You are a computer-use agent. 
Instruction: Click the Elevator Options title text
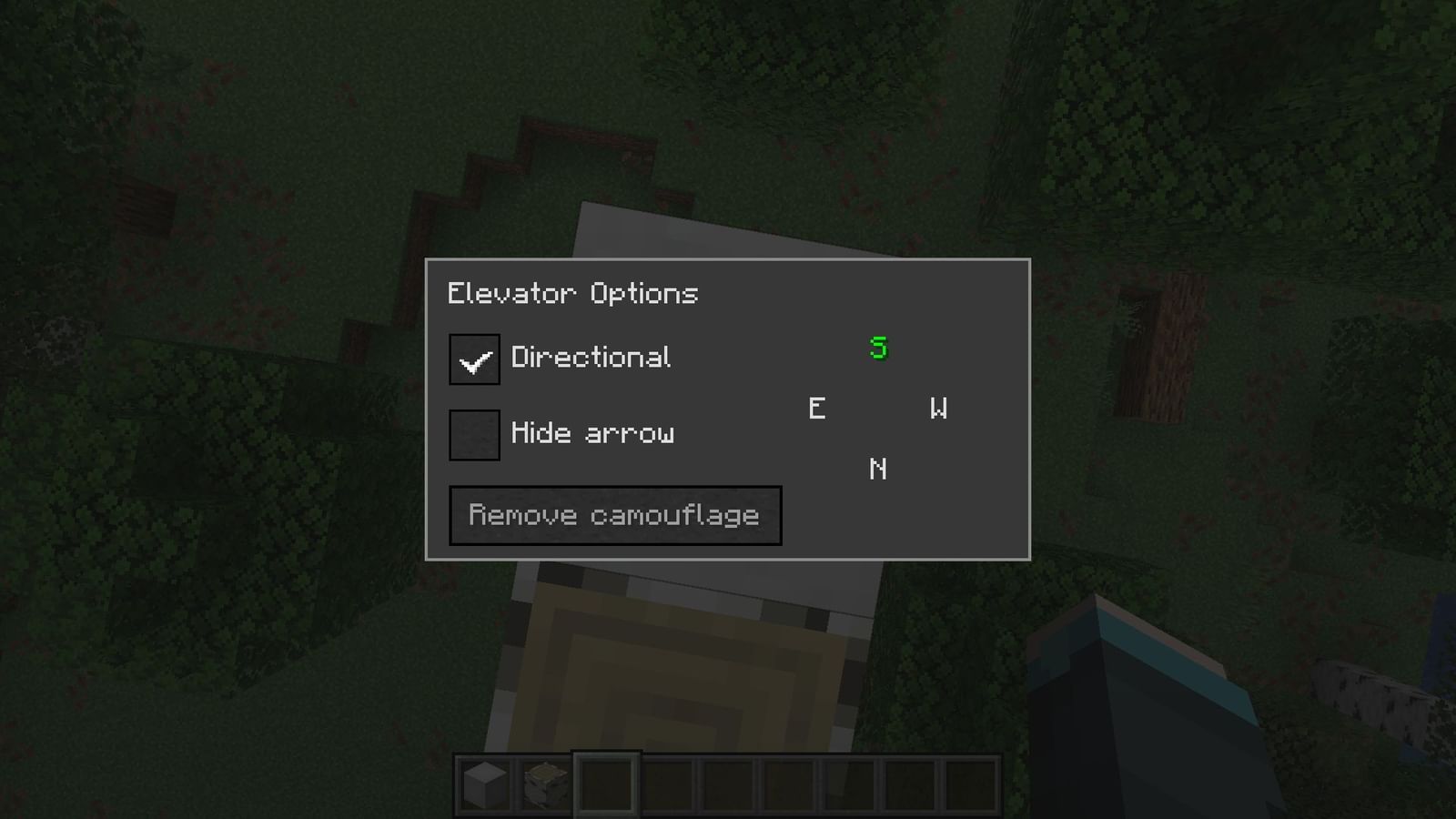click(572, 293)
